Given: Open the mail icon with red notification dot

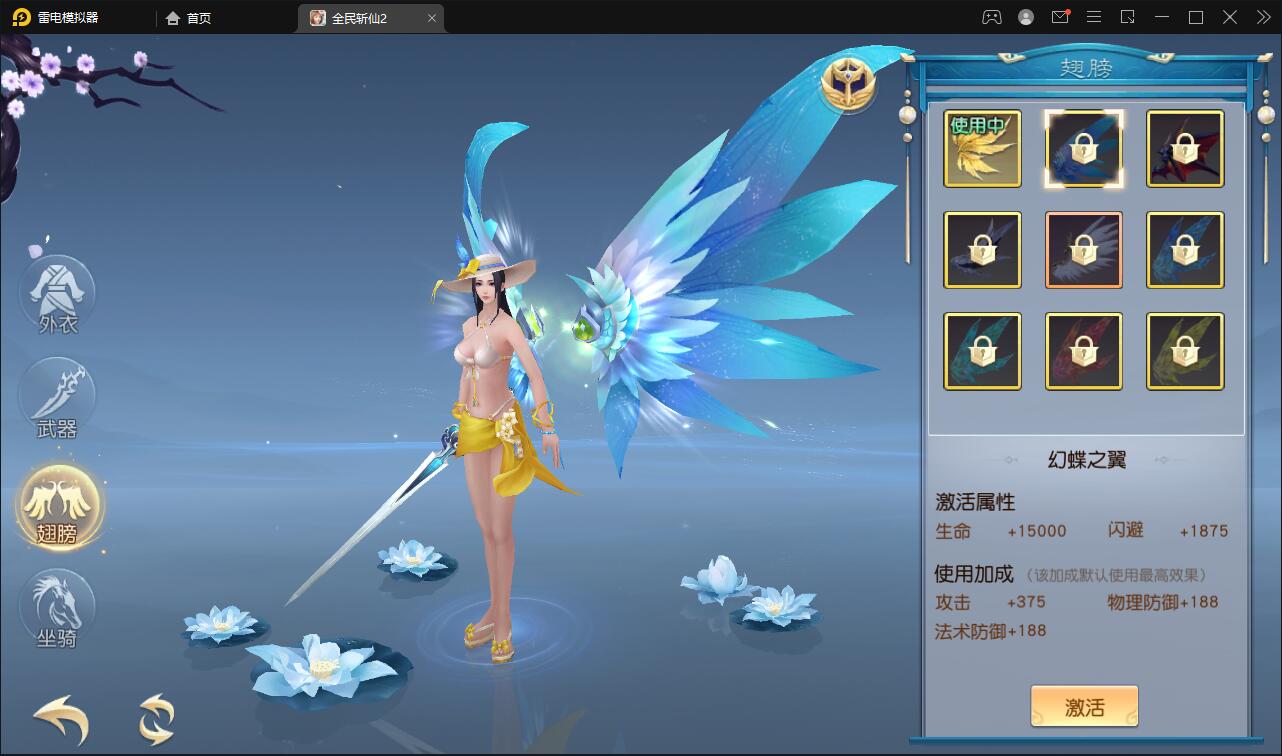Looking at the screenshot, I should 1060,17.
